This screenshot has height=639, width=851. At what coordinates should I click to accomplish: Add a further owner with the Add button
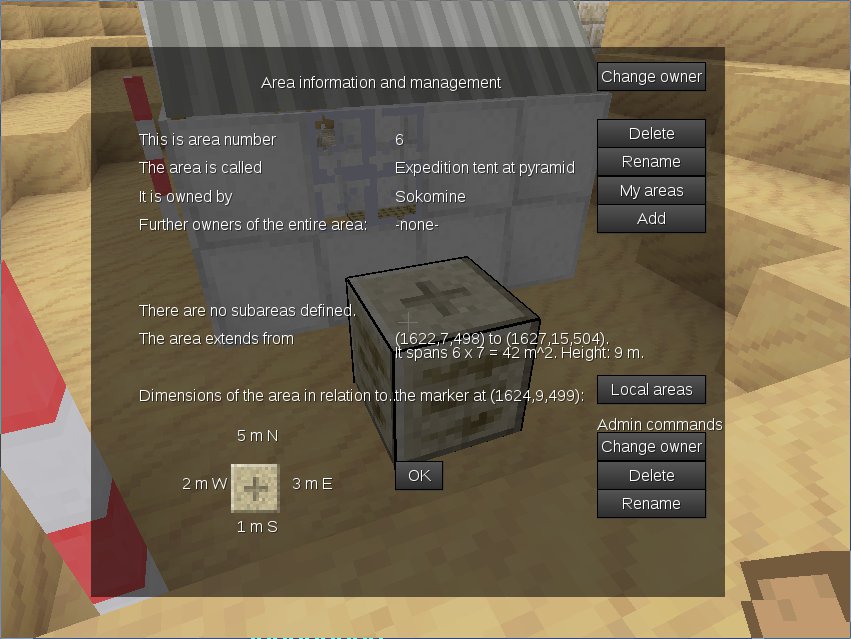pos(651,218)
